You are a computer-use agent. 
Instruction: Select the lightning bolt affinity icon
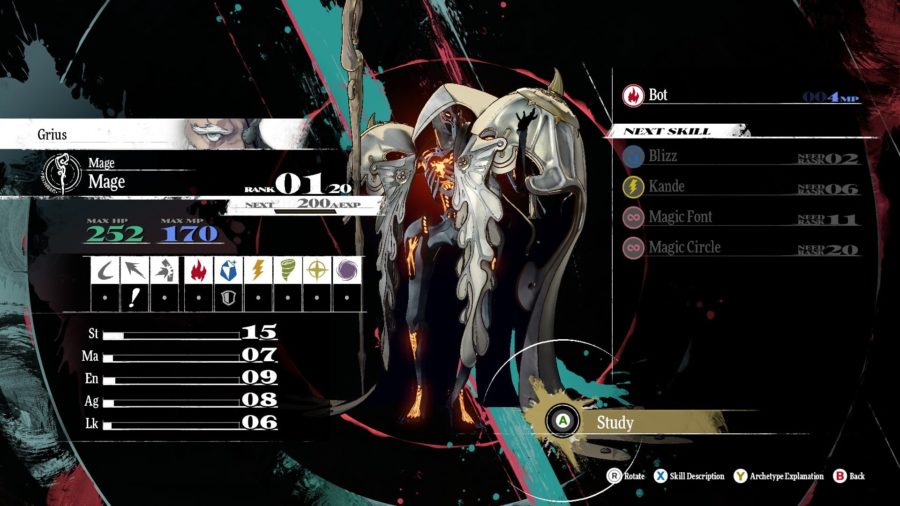point(257,270)
